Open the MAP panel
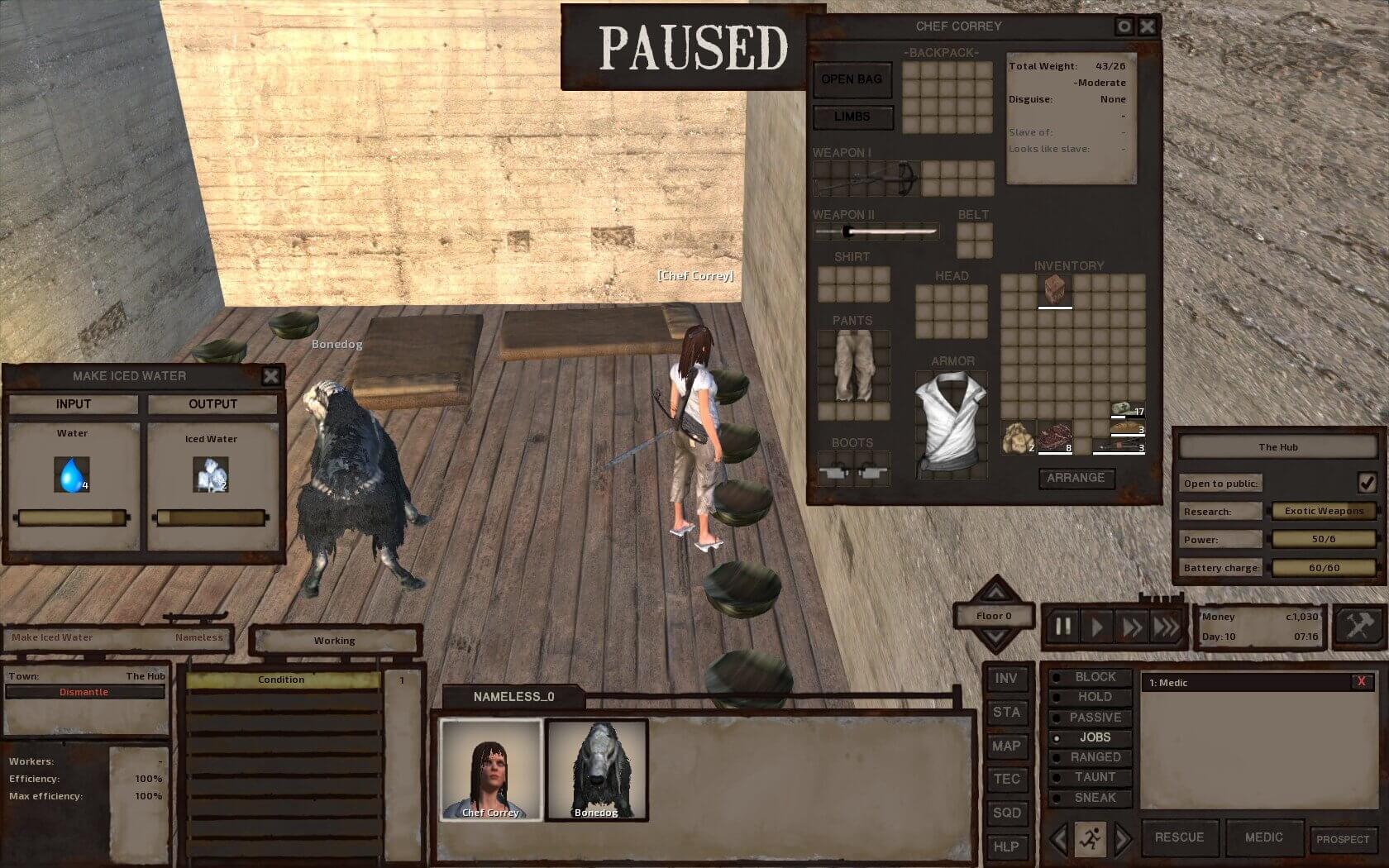 tap(1005, 746)
